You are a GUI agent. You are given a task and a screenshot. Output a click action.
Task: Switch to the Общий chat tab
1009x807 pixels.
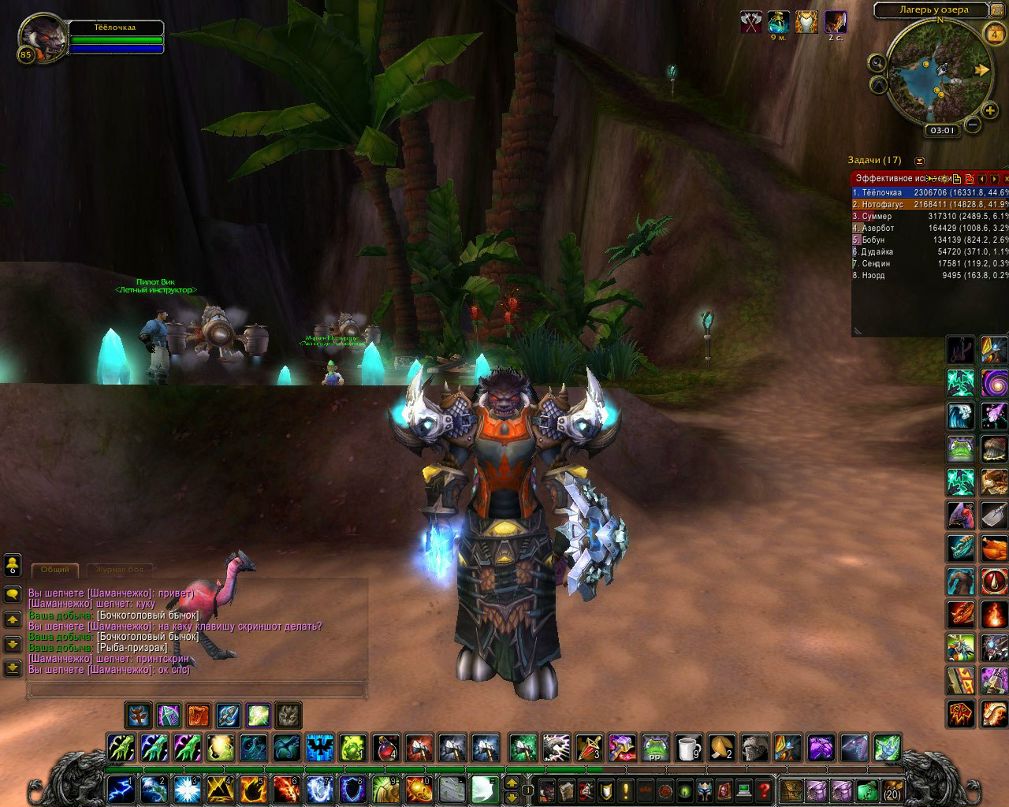click(55, 569)
